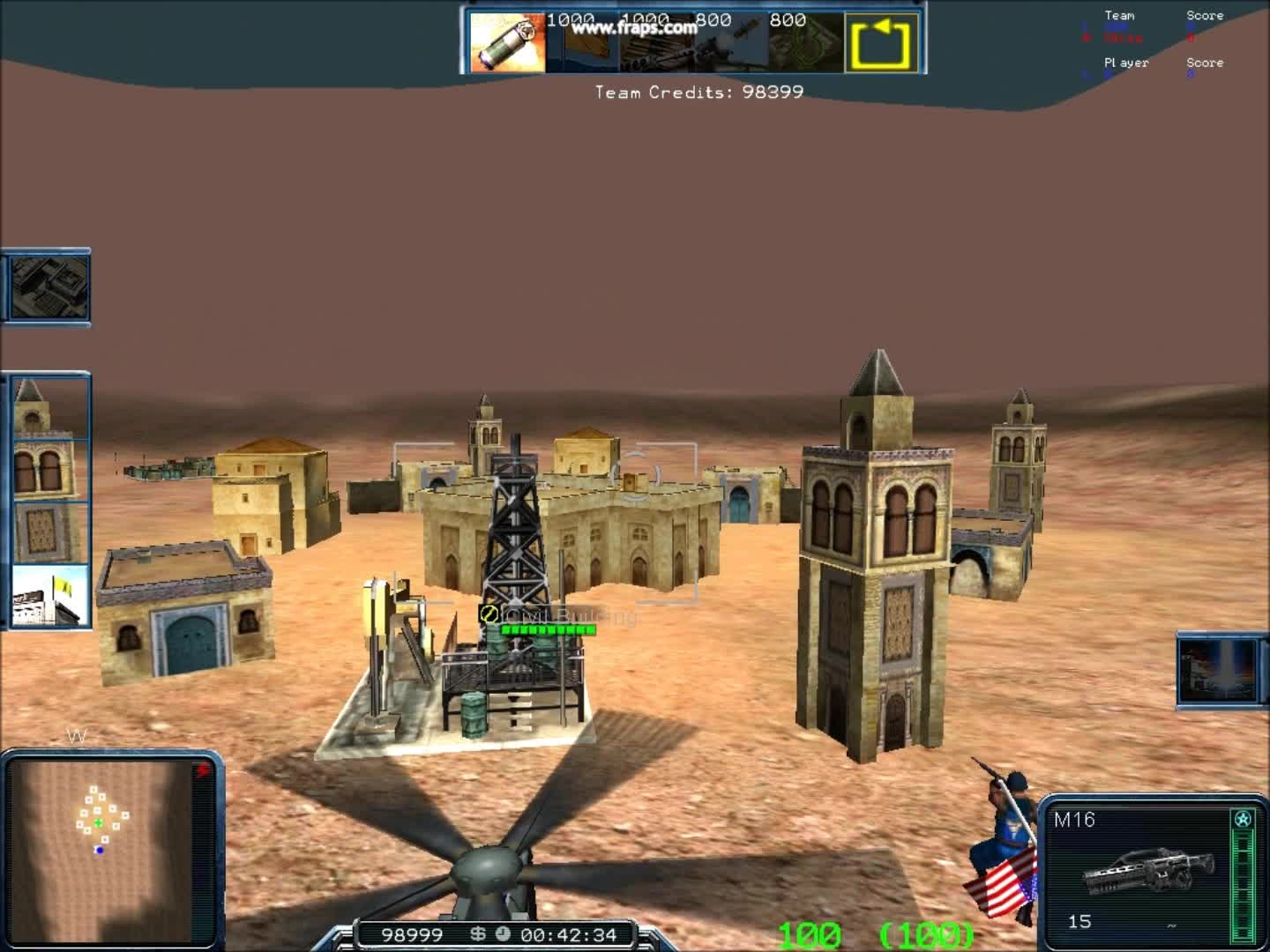Click the star emblem on the weapon display
The width and height of the screenshot is (1270, 952).
click(1242, 818)
